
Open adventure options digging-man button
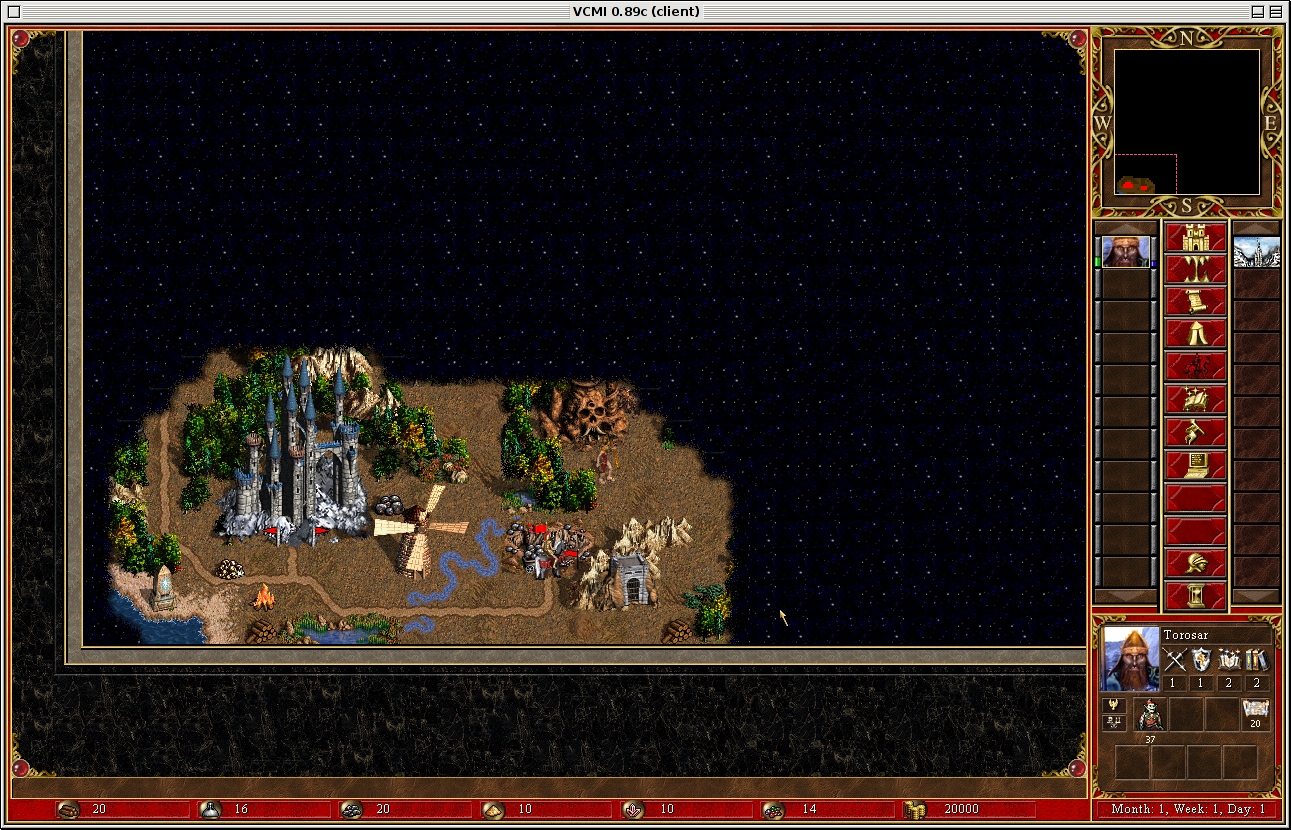coord(1196,433)
